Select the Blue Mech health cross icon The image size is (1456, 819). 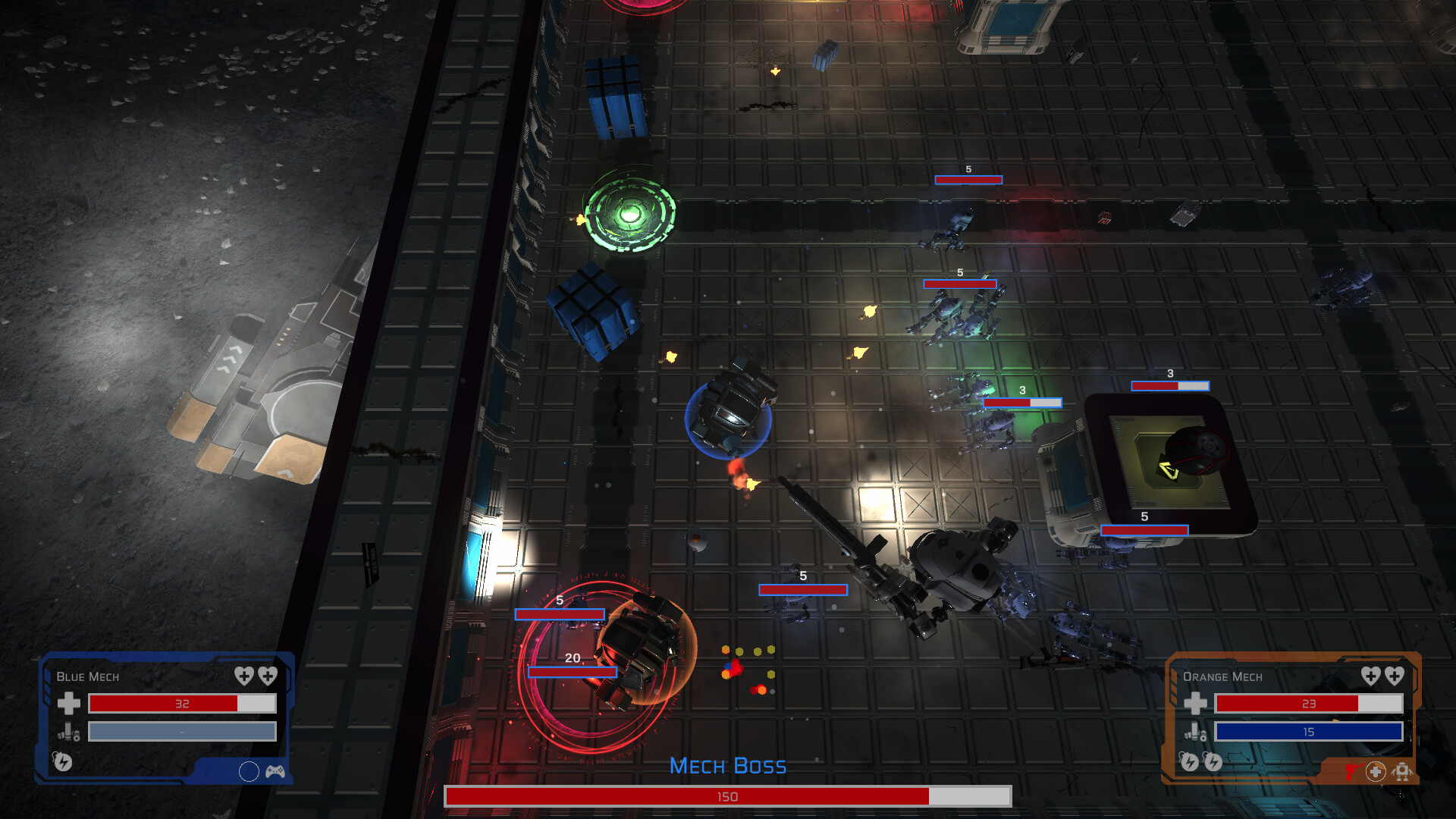point(68,703)
